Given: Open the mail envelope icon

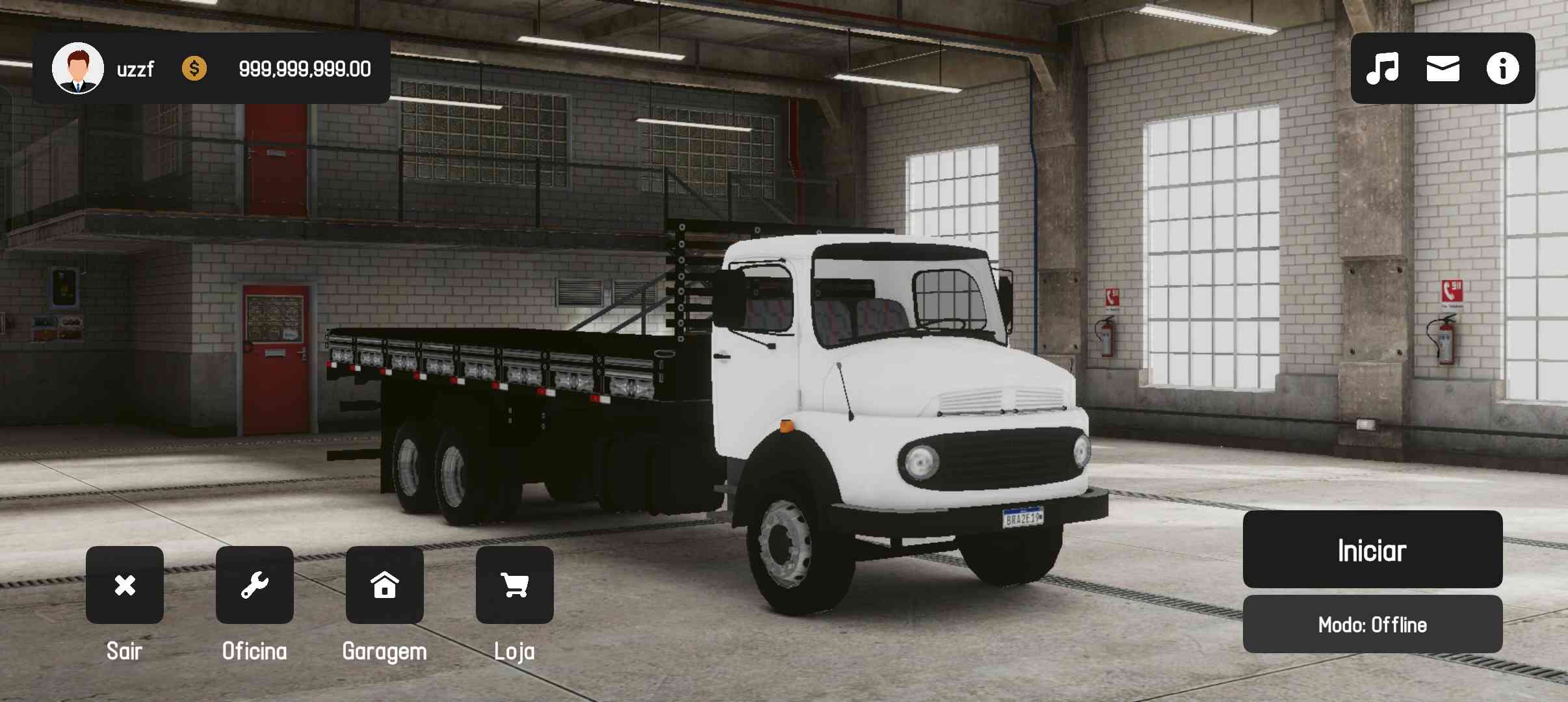Looking at the screenshot, I should [1443, 68].
